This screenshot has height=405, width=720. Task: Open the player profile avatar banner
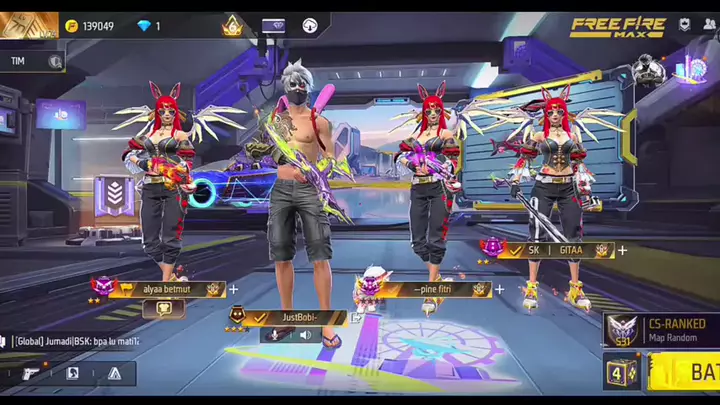pos(28,25)
